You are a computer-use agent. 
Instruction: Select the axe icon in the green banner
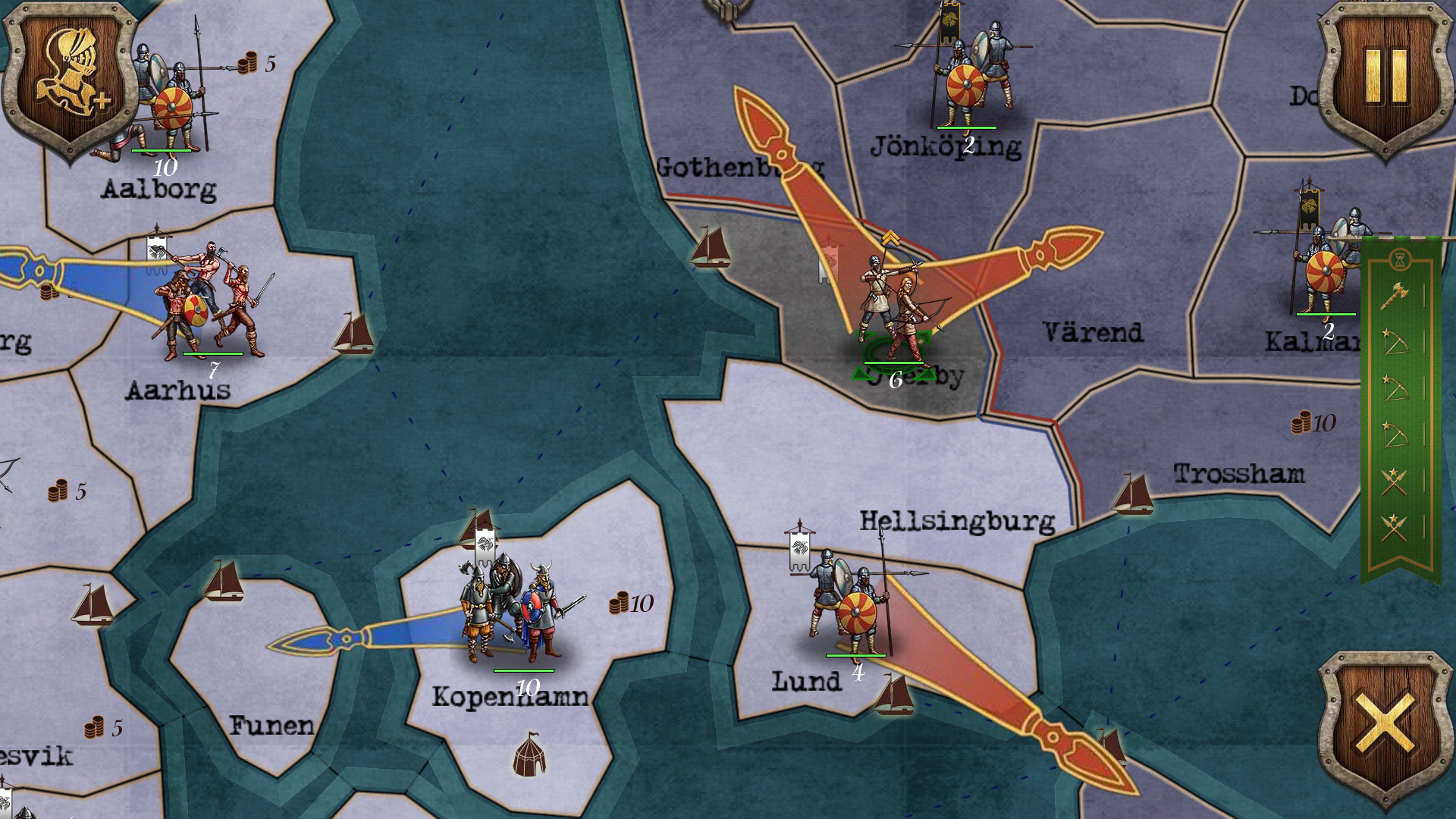[1394, 296]
